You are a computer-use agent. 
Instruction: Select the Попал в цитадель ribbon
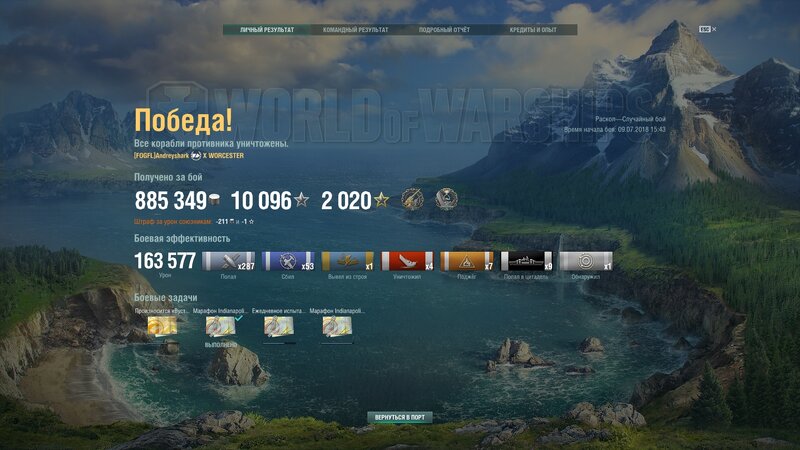tap(526, 262)
